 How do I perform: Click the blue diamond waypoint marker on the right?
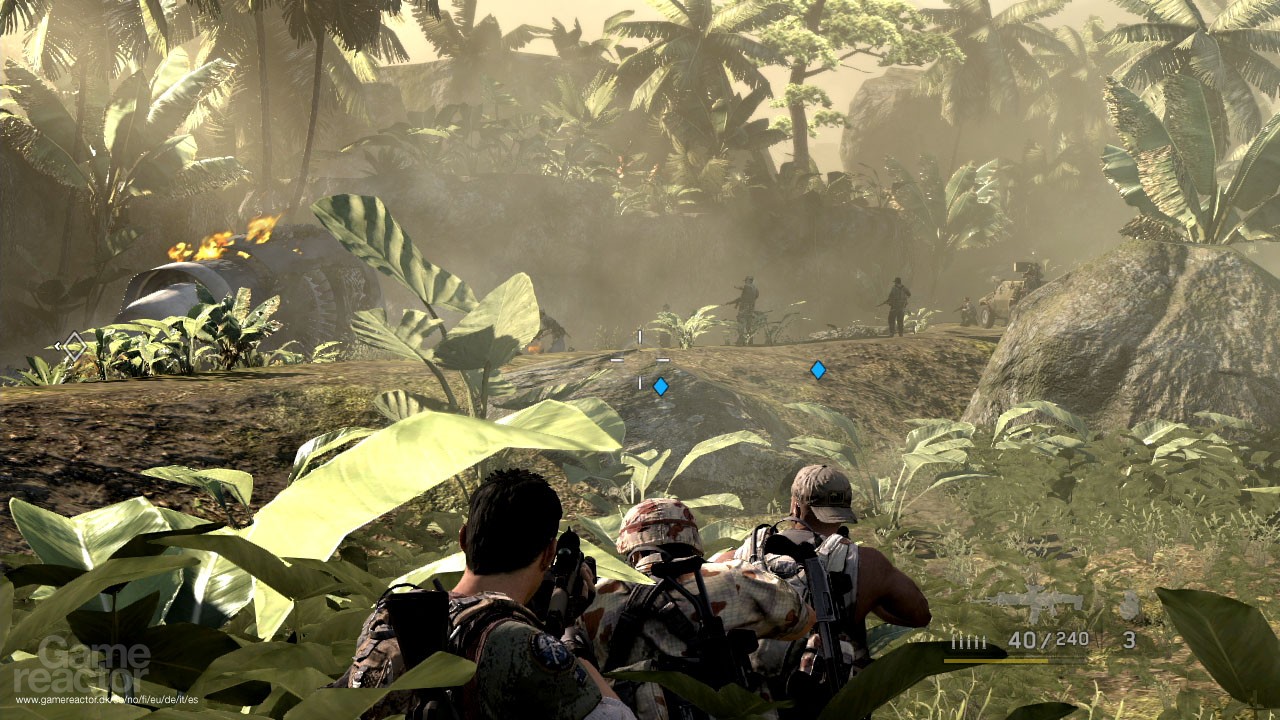[818, 368]
